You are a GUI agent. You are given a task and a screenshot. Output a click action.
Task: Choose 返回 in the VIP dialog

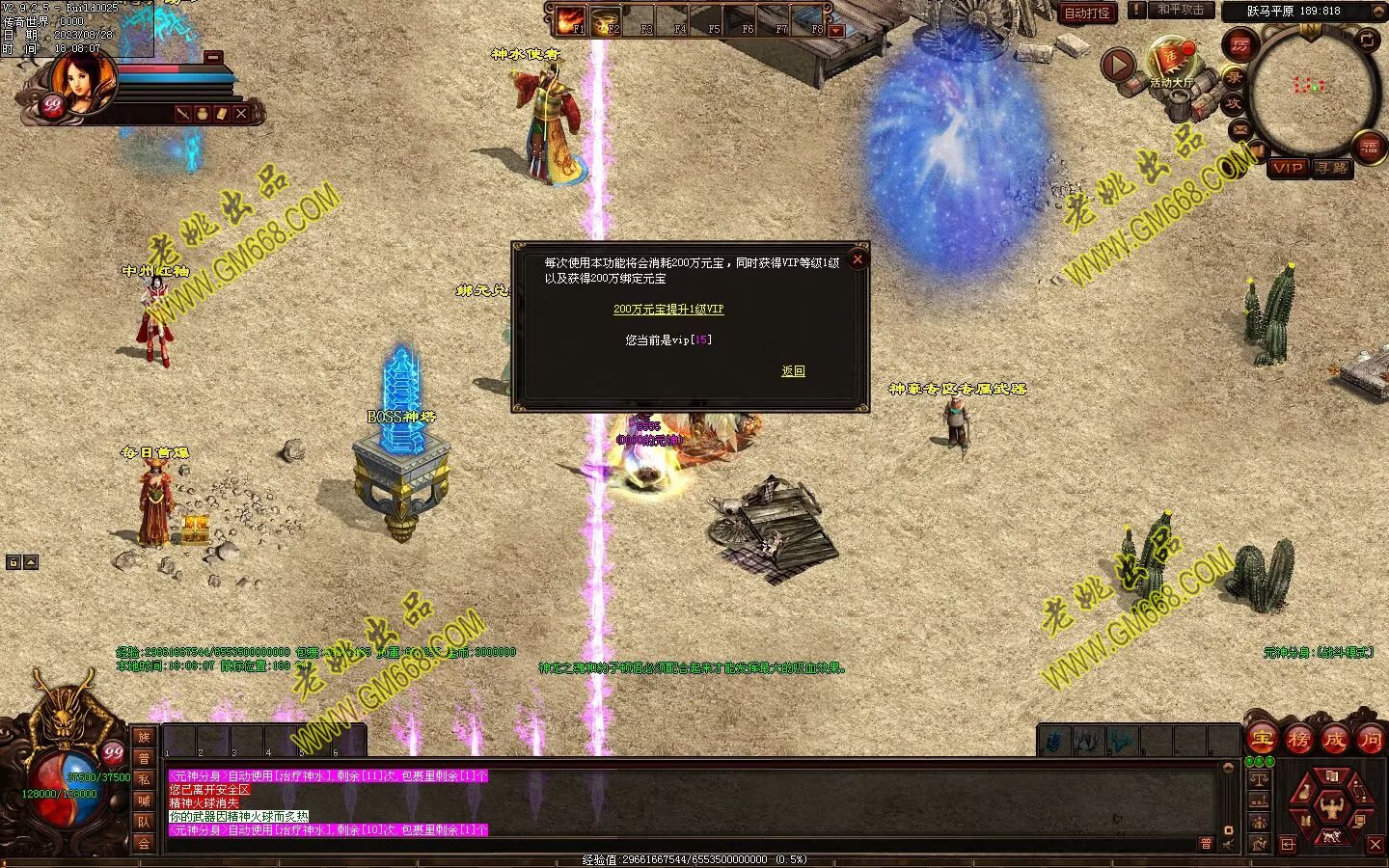click(x=793, y=371)
